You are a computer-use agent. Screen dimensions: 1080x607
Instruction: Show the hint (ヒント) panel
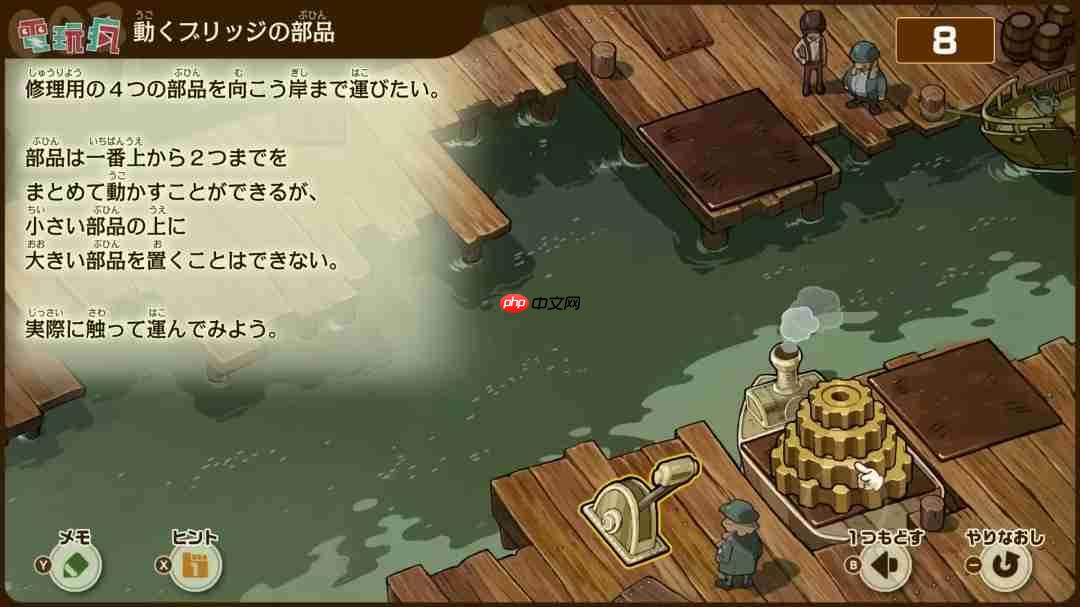click(196, 566)
